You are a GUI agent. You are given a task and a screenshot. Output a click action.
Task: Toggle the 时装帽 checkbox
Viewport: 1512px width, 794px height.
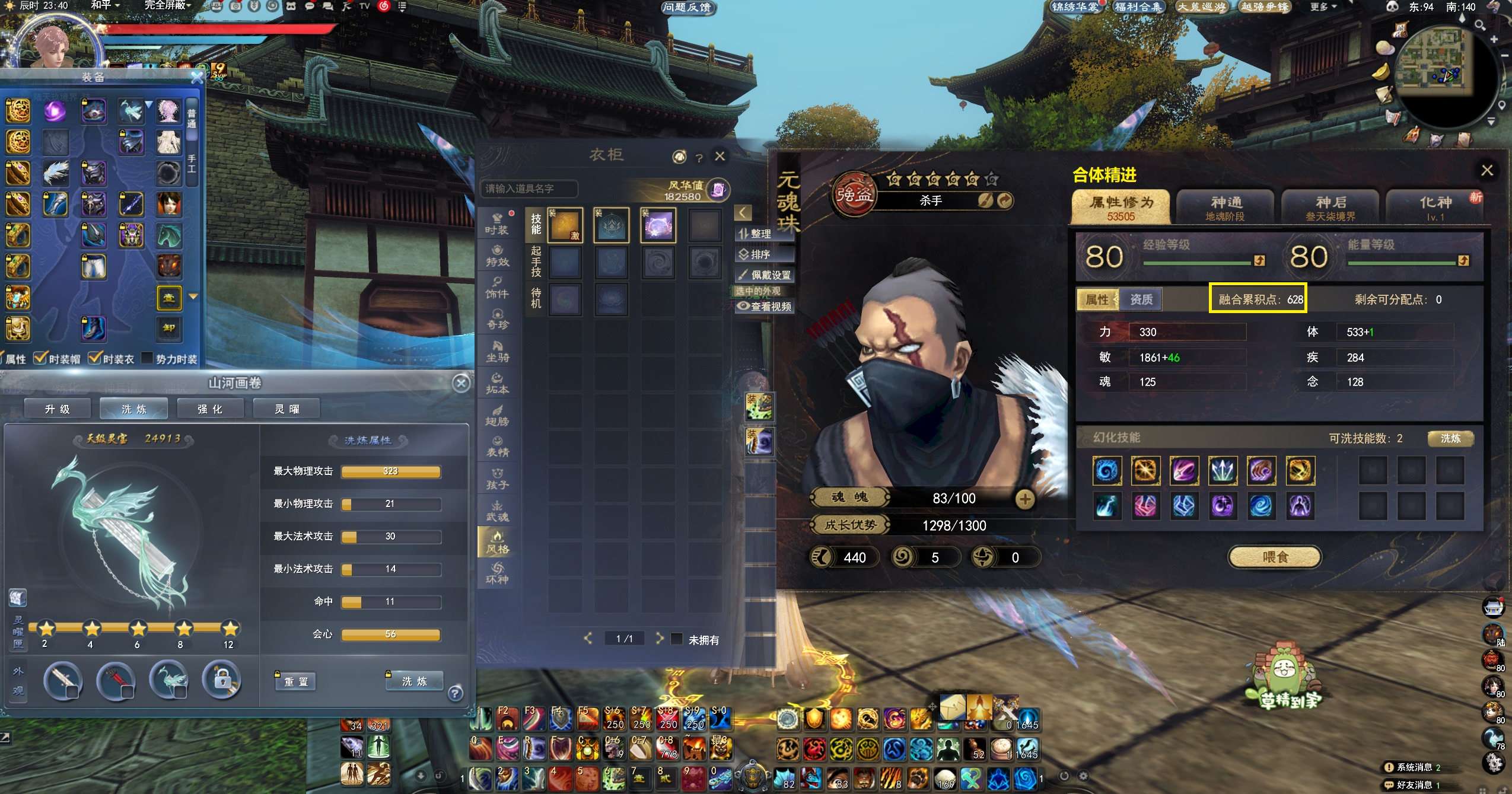tap(40, 359)
